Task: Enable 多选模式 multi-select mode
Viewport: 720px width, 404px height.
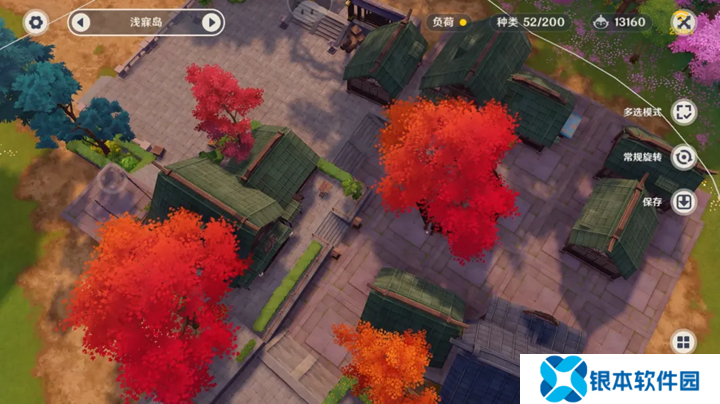Action: click(684, 112)
